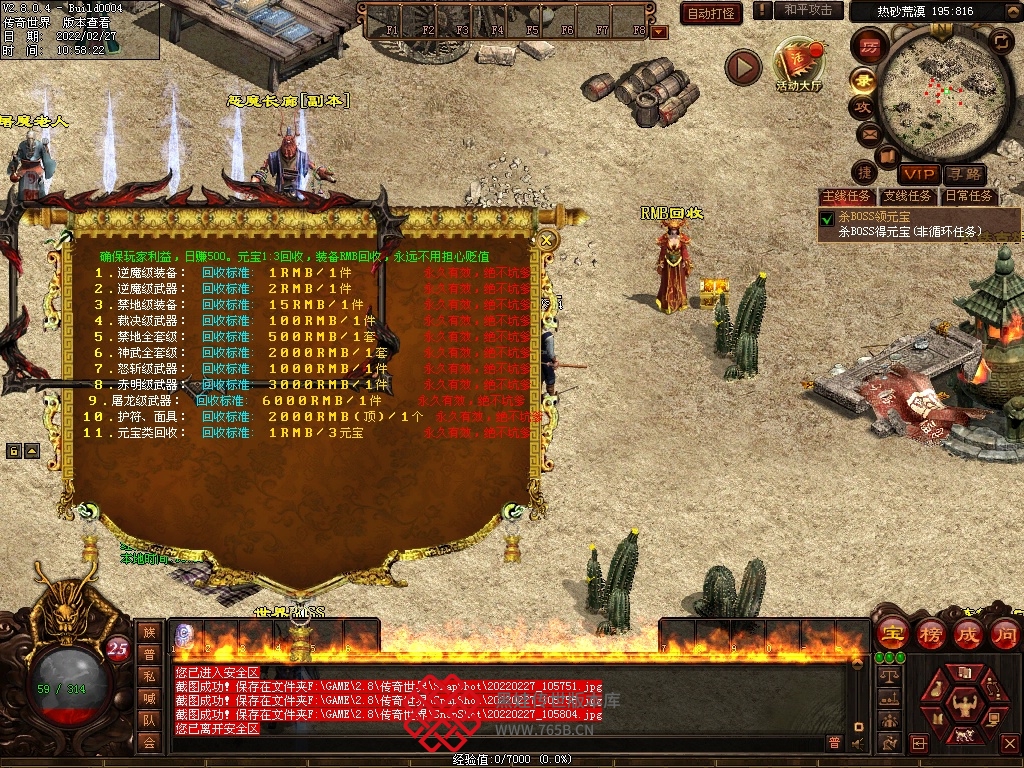
Task: Switch to the 支线任务 tab
Action: [x=908, y=197]
